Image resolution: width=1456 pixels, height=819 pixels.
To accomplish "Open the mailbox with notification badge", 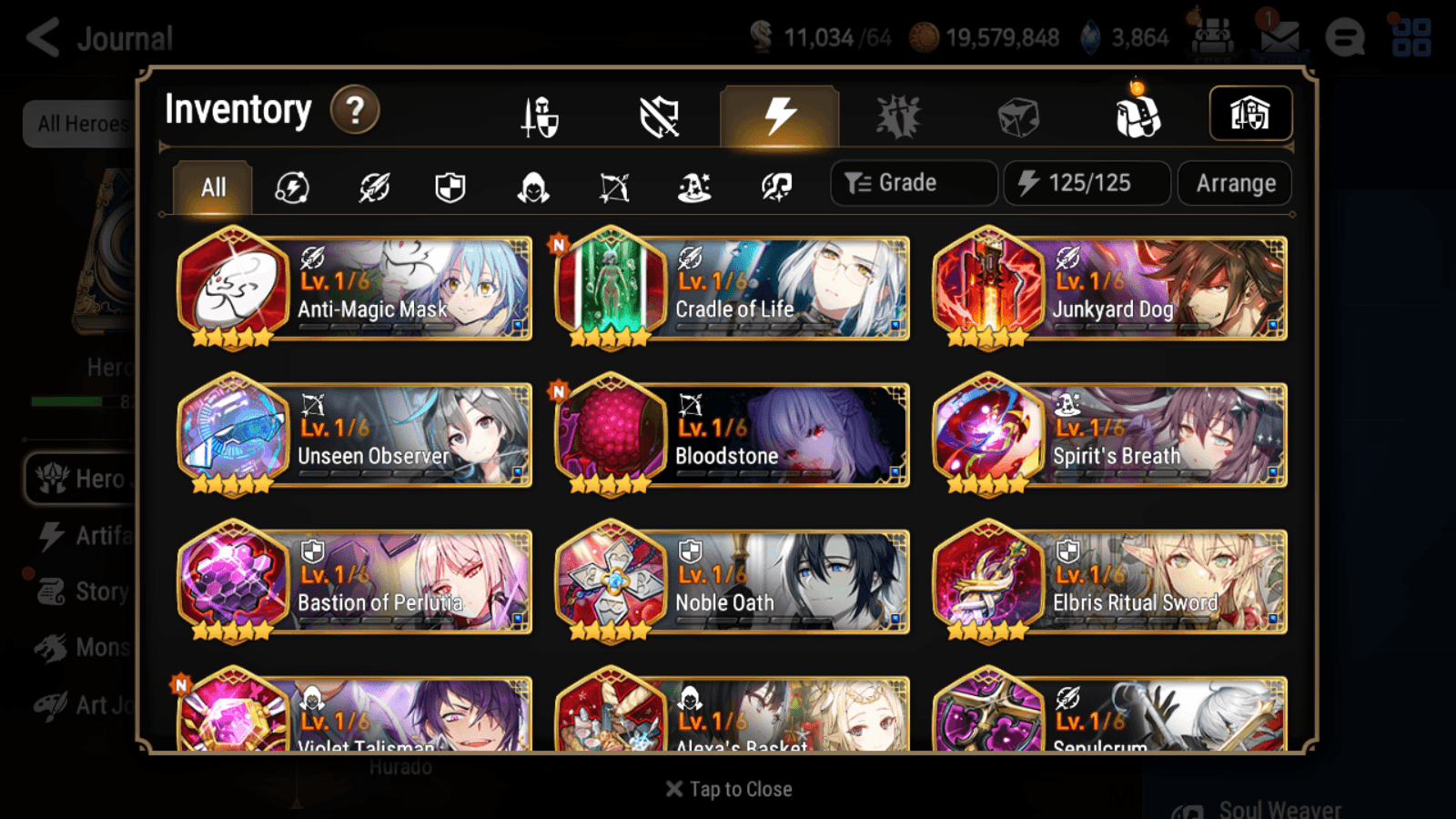I will pyautogui.click(x=1279, y=36).
